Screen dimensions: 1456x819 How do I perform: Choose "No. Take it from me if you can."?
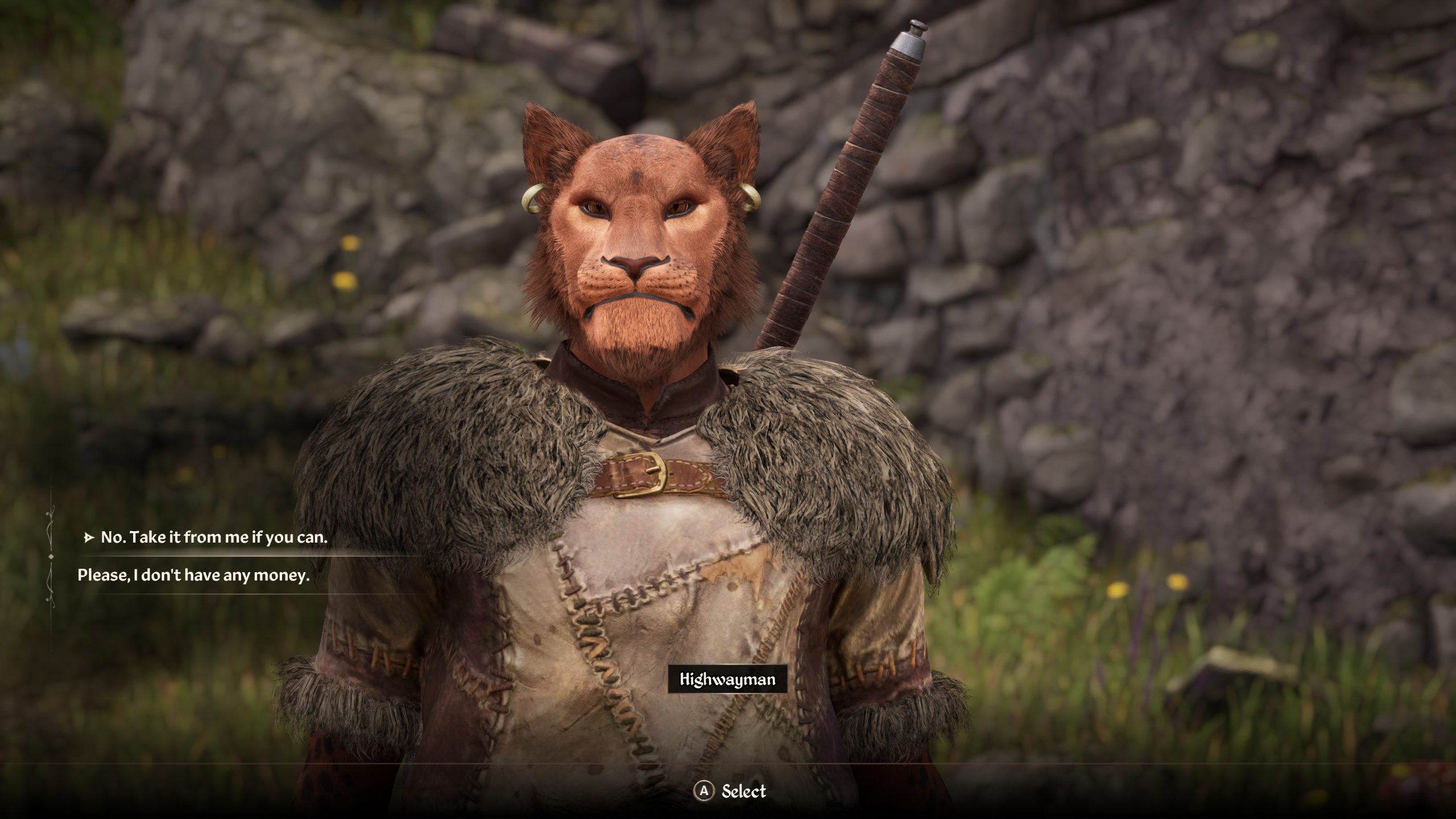[214, 537]
